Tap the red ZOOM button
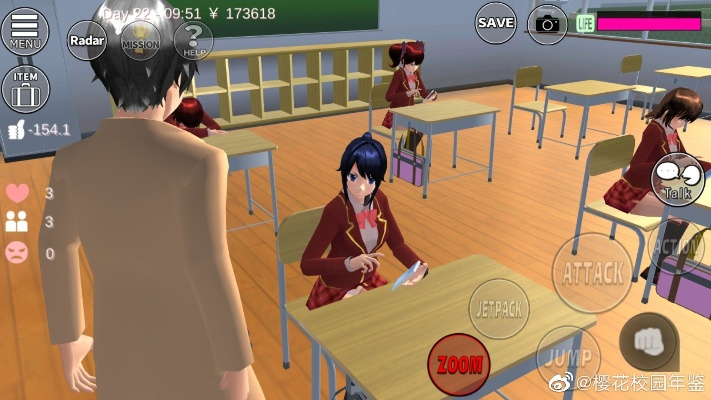Viewport: 711px width, 400px height. pos(458,364)
